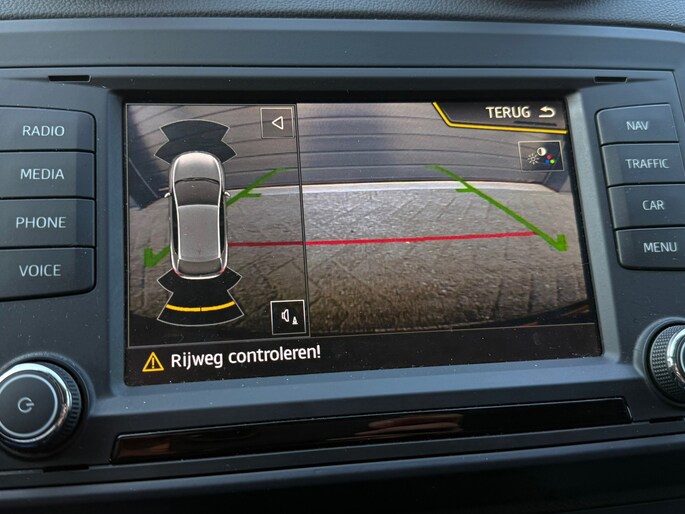685x514 pixels.
Task: Open the CAR settings
Action: (652, 205)
